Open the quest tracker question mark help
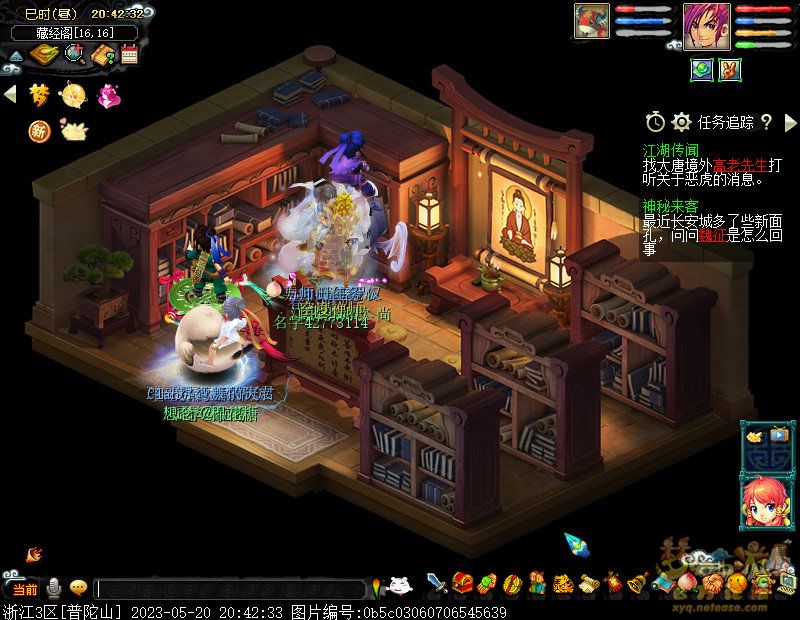This screenshot has height=620, width=800. 766,122
